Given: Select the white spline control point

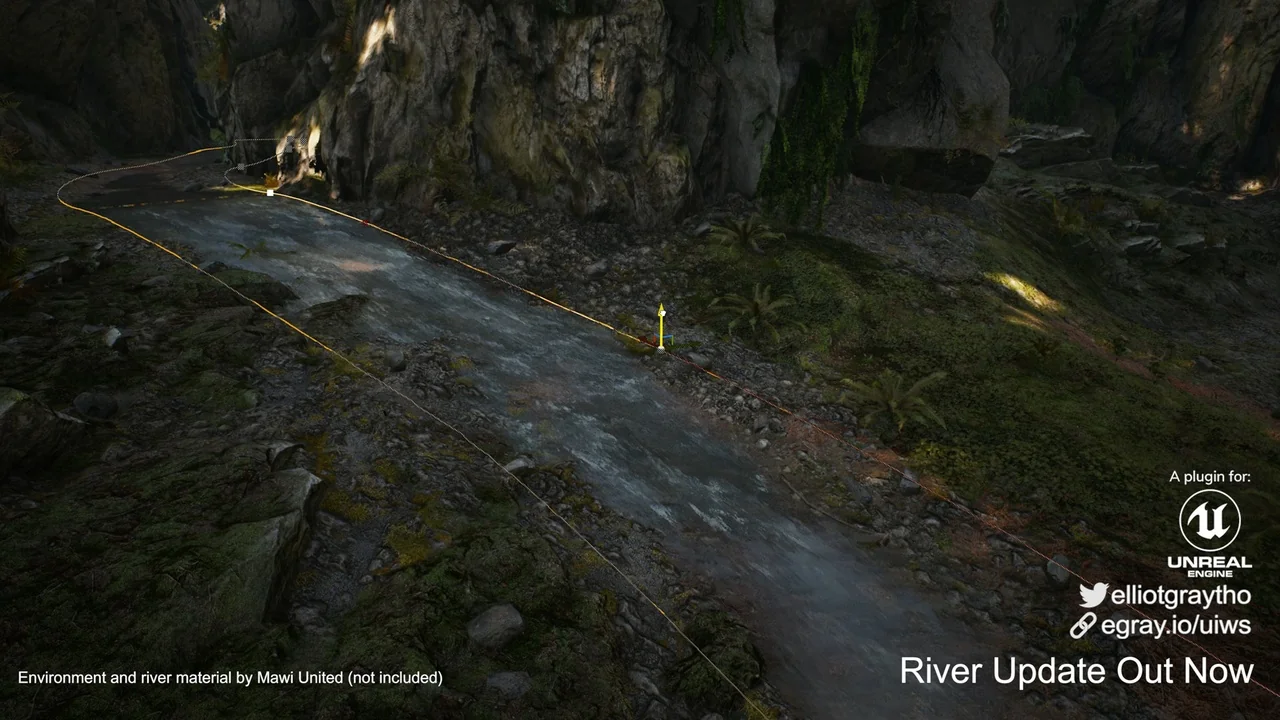Looking at the screenshot, I should 270,192.
